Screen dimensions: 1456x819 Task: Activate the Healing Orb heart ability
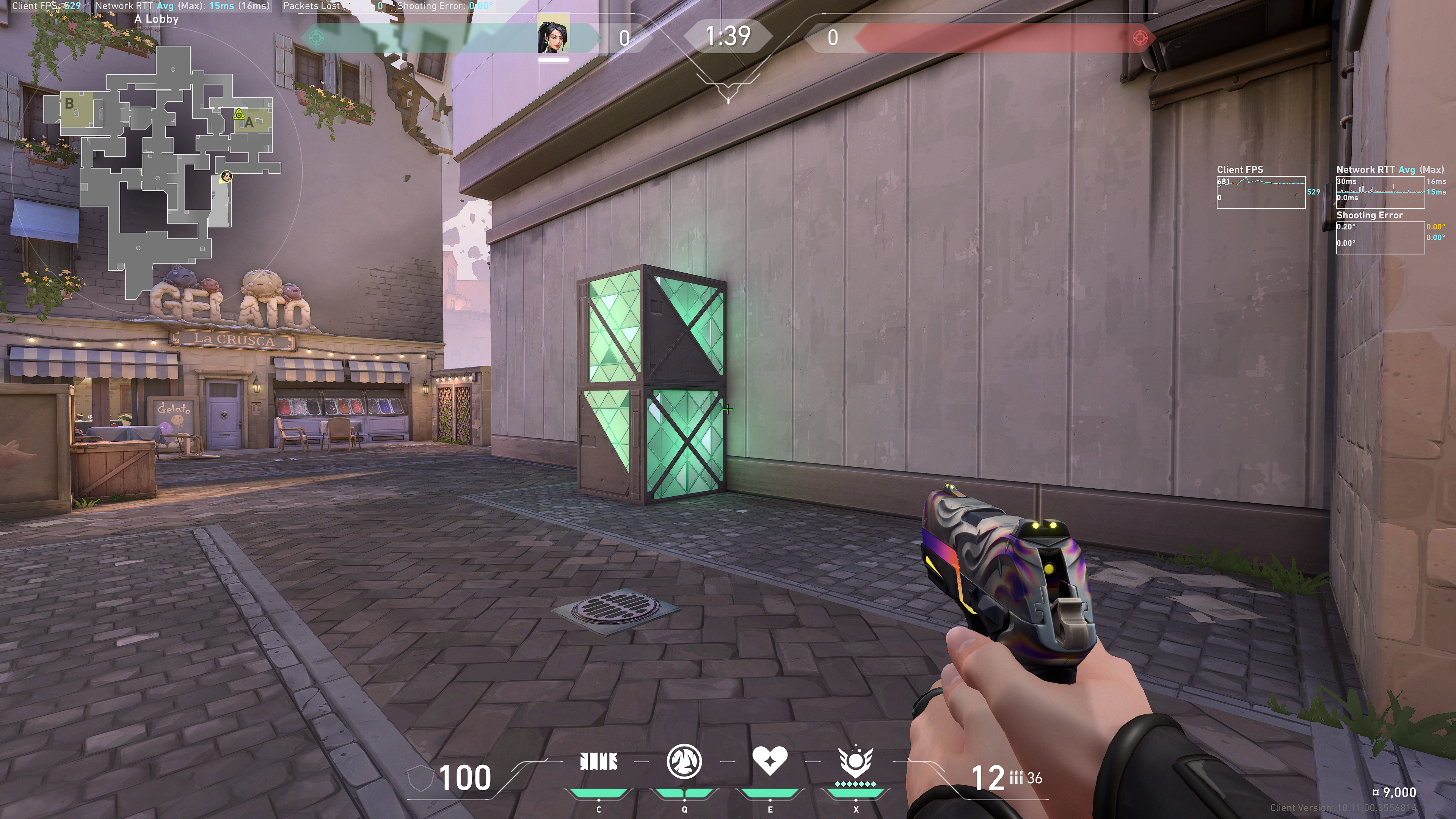[x=770, y=761]
